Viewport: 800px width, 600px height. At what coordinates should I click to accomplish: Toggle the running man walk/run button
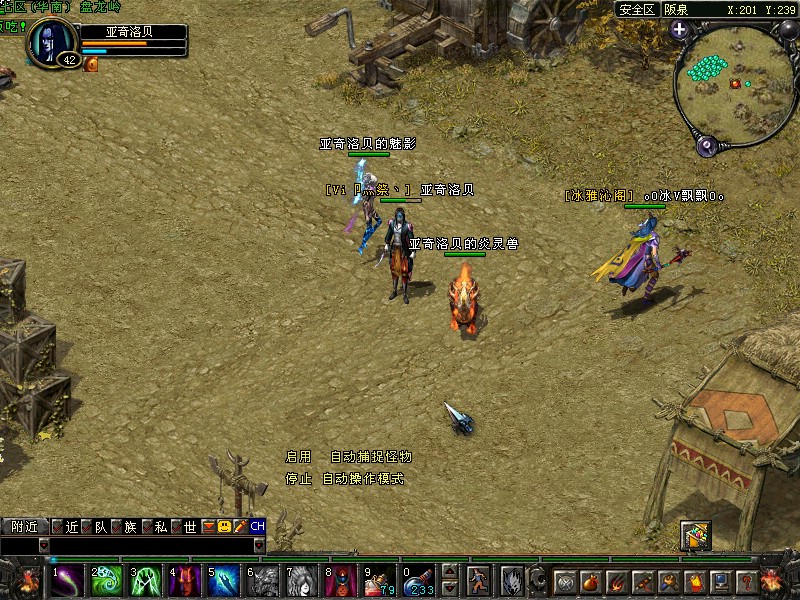coord(480,580)
